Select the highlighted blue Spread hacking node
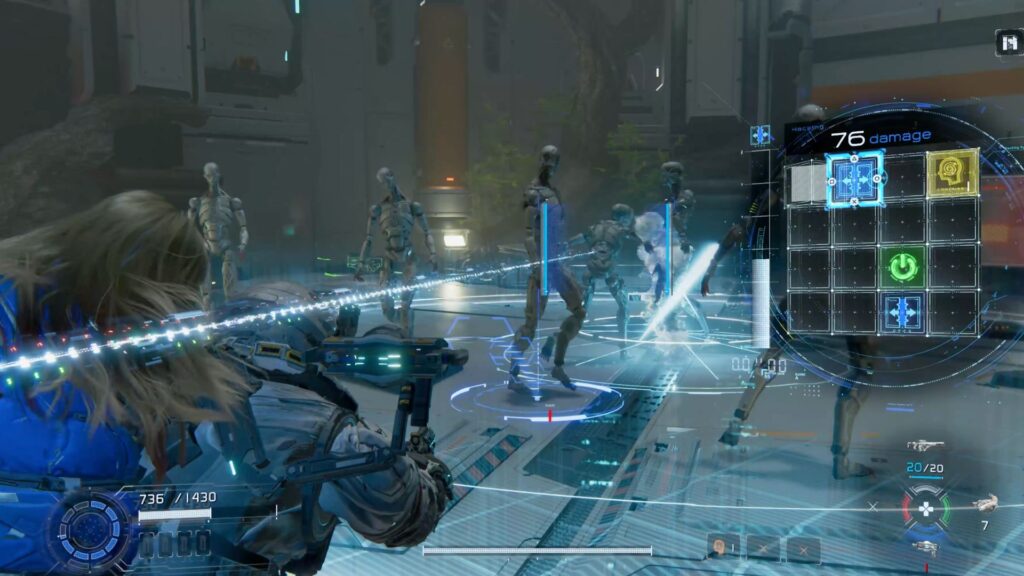The width and height of the screenshot is (1024, 576). pos(855,180)
